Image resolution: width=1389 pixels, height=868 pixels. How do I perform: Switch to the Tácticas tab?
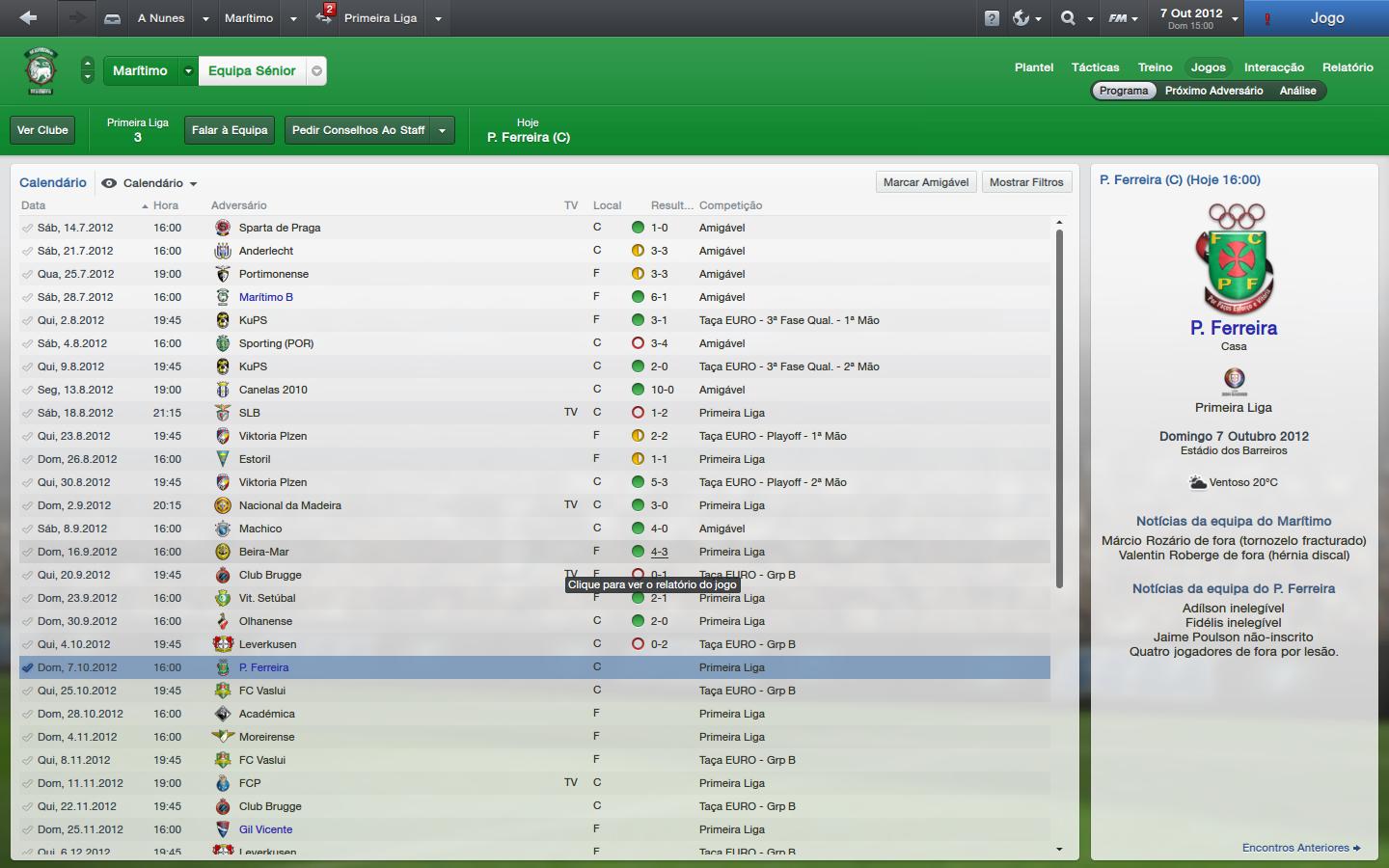(x=1095, y=68)
